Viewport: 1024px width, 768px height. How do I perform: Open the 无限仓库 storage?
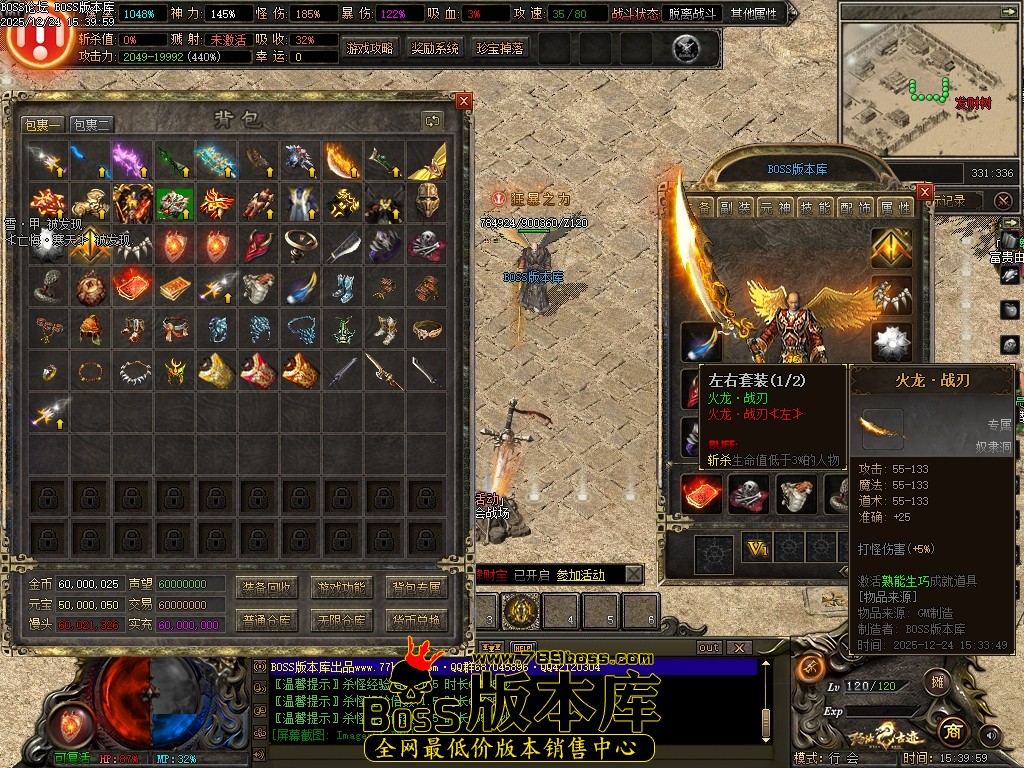340,620
